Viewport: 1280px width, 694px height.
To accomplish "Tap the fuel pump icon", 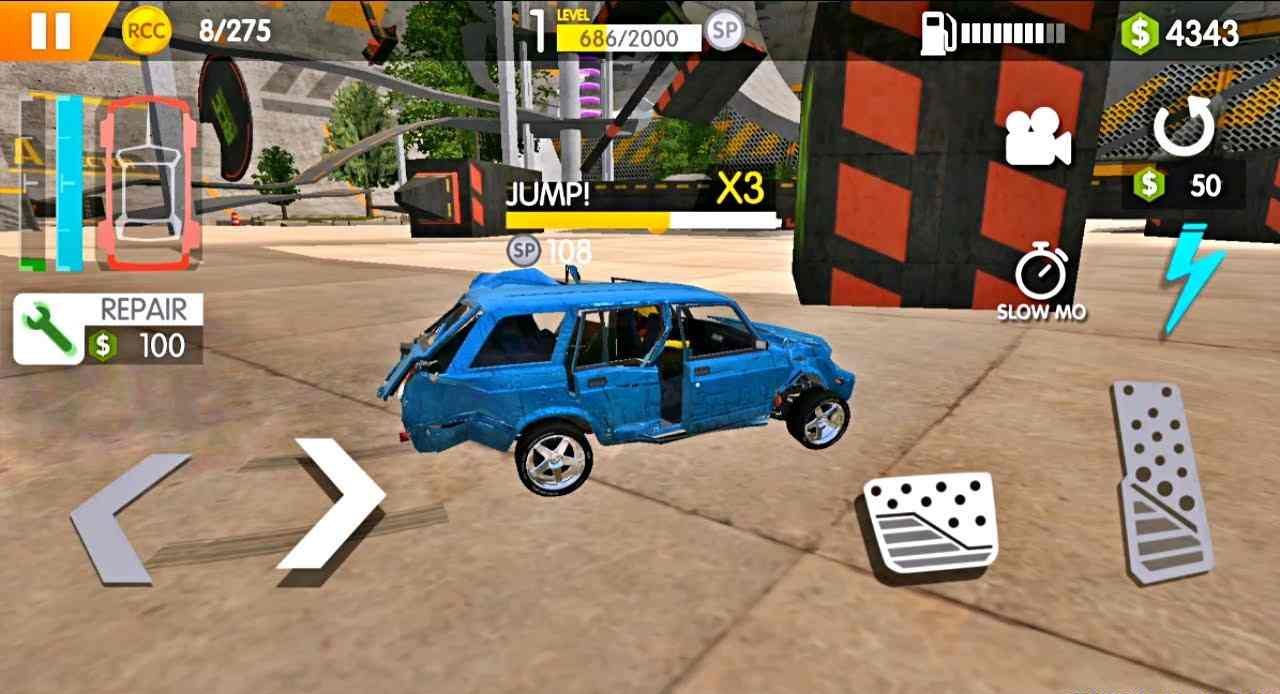I will click(937, 34).
